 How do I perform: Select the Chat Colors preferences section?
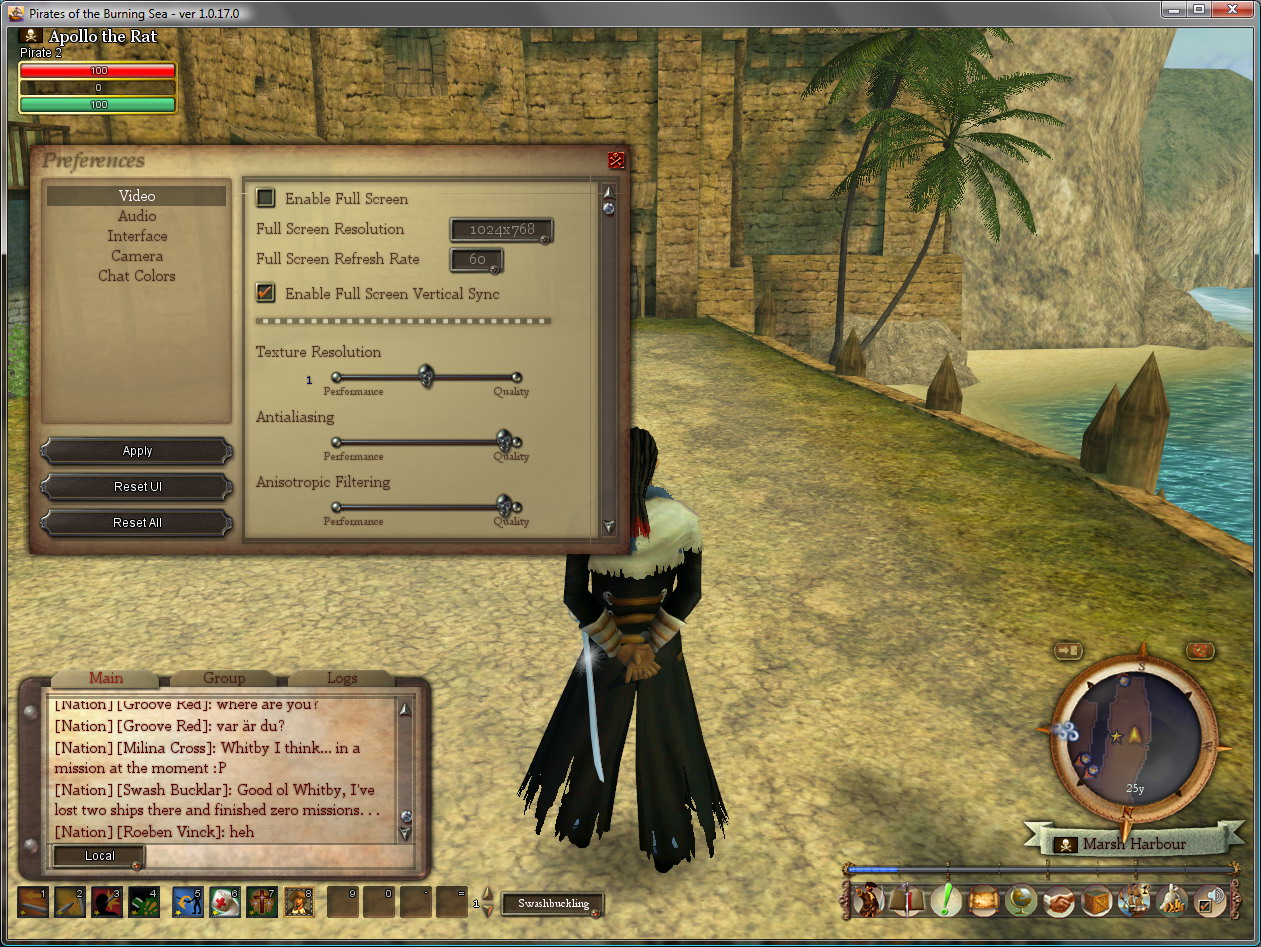pos(137,276)
